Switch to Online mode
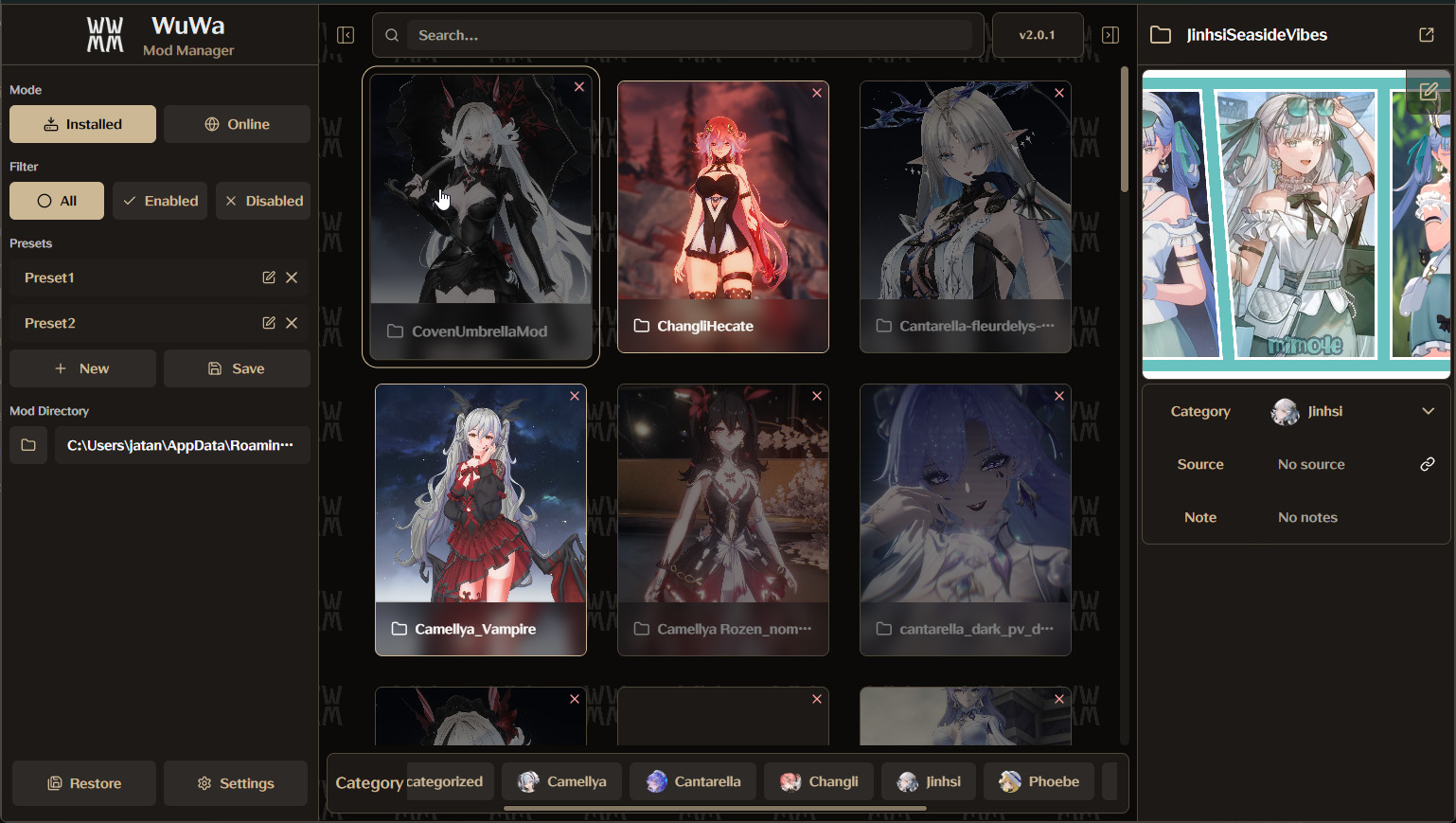Viewport: 1456px width, 823px height. tap(237, 123)
